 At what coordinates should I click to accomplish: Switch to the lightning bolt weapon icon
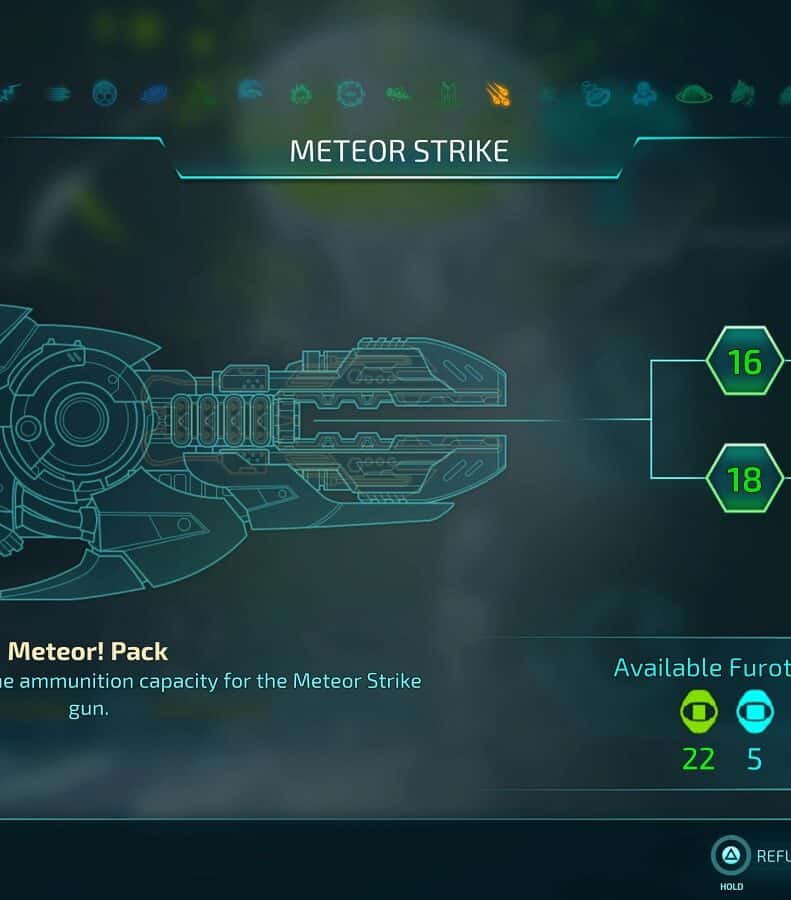pos(9,94)
